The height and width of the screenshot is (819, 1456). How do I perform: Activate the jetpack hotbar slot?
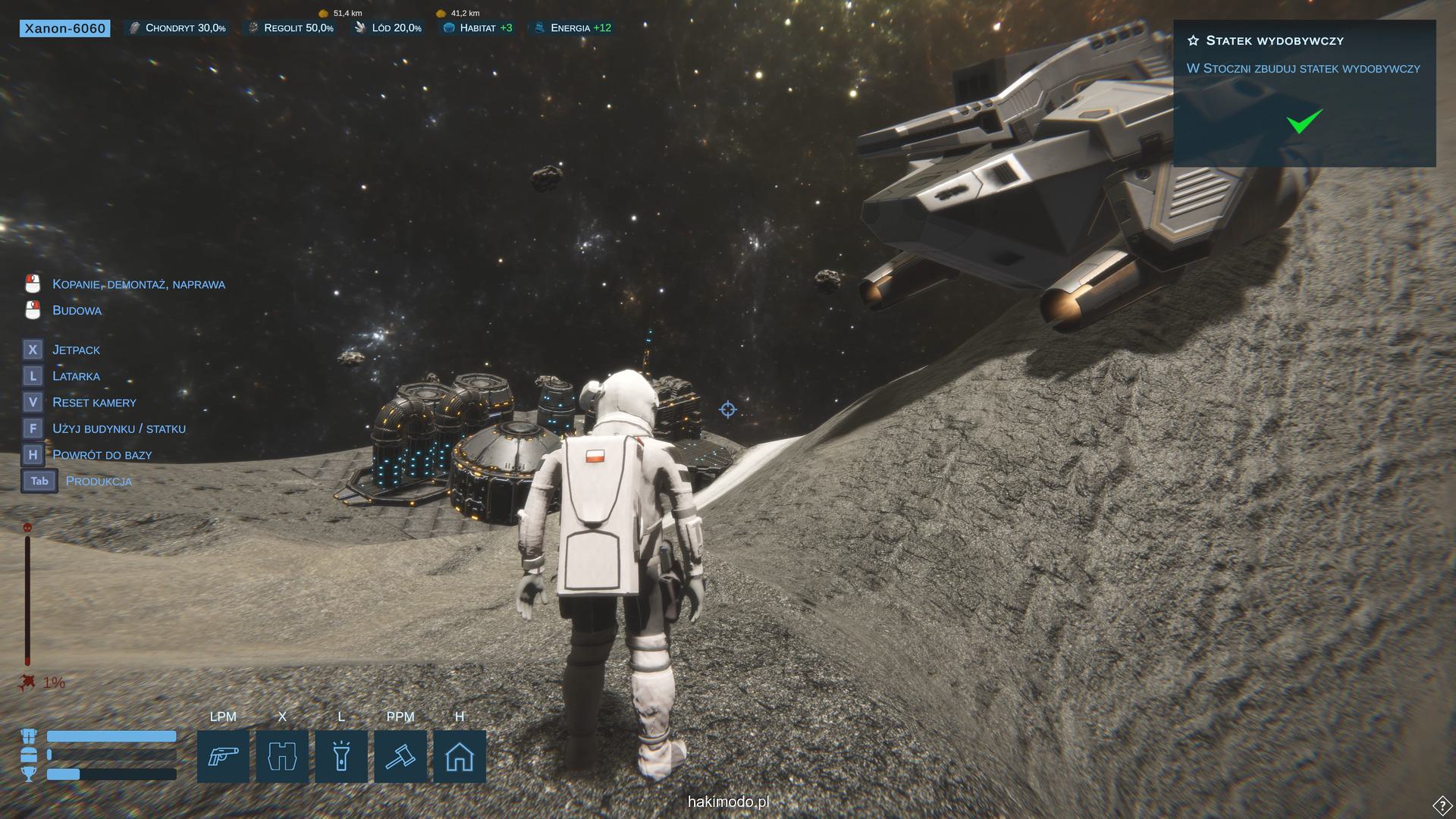pyautogui.click(x=282, y=756)
